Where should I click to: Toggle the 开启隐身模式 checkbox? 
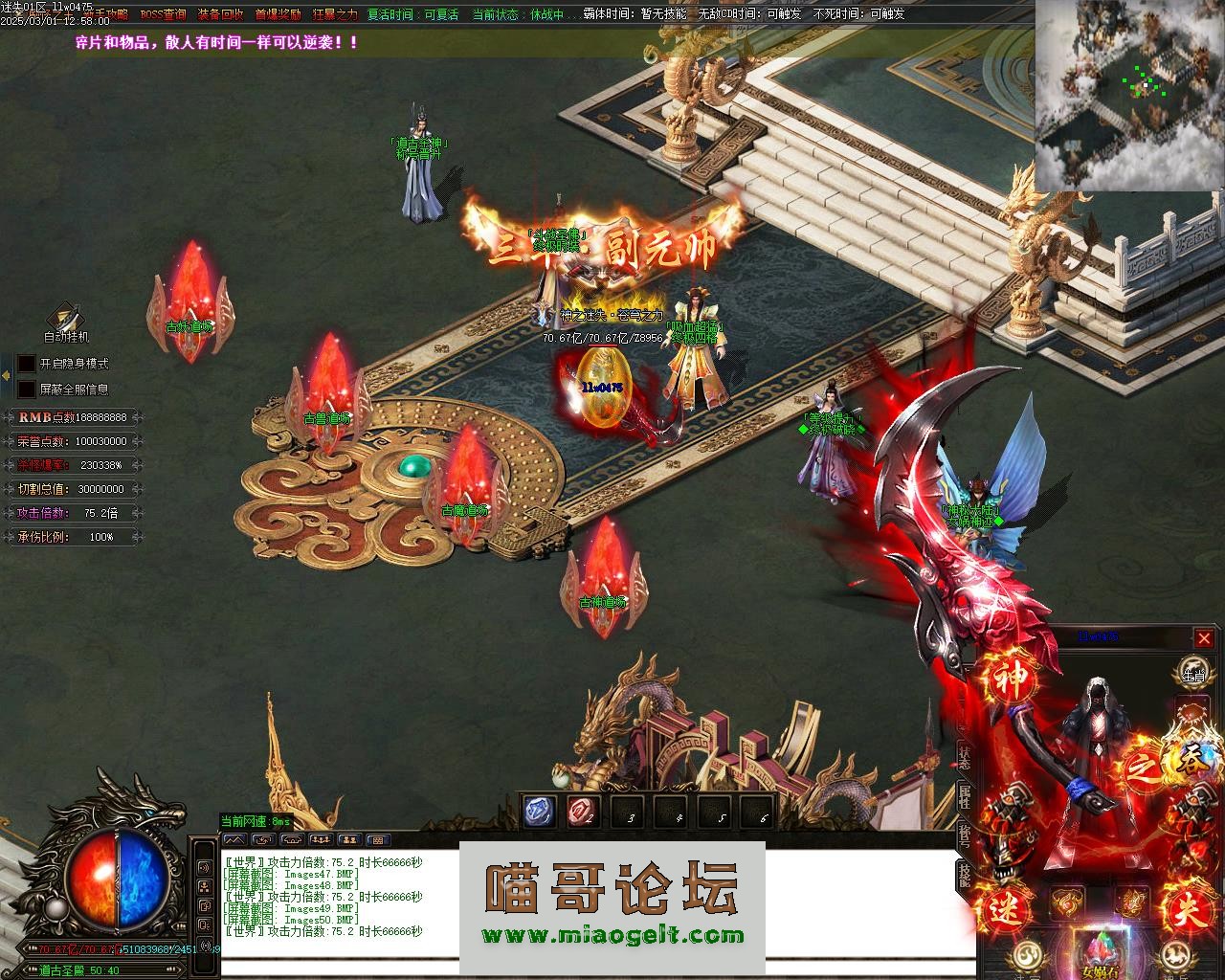point(27,364)
